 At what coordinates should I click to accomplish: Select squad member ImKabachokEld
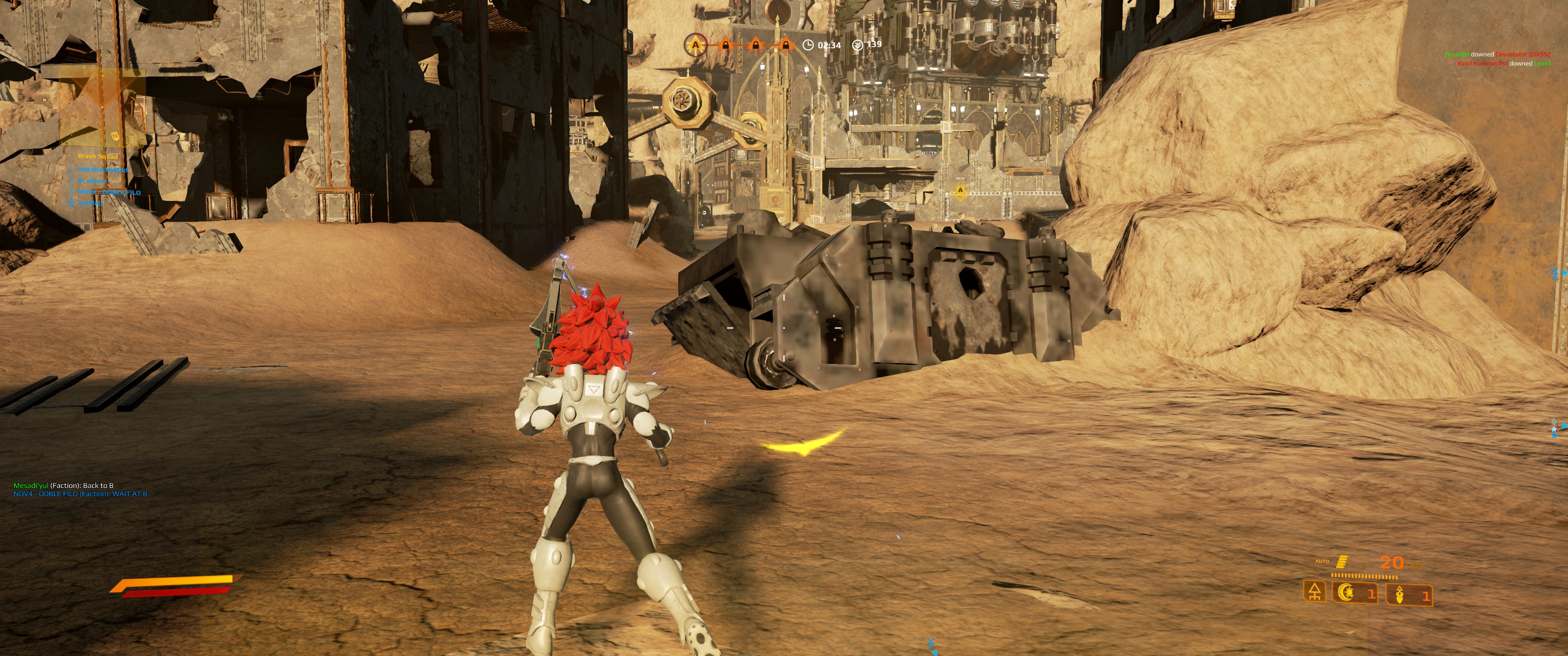pyautogui.click(x=102, y=169)
